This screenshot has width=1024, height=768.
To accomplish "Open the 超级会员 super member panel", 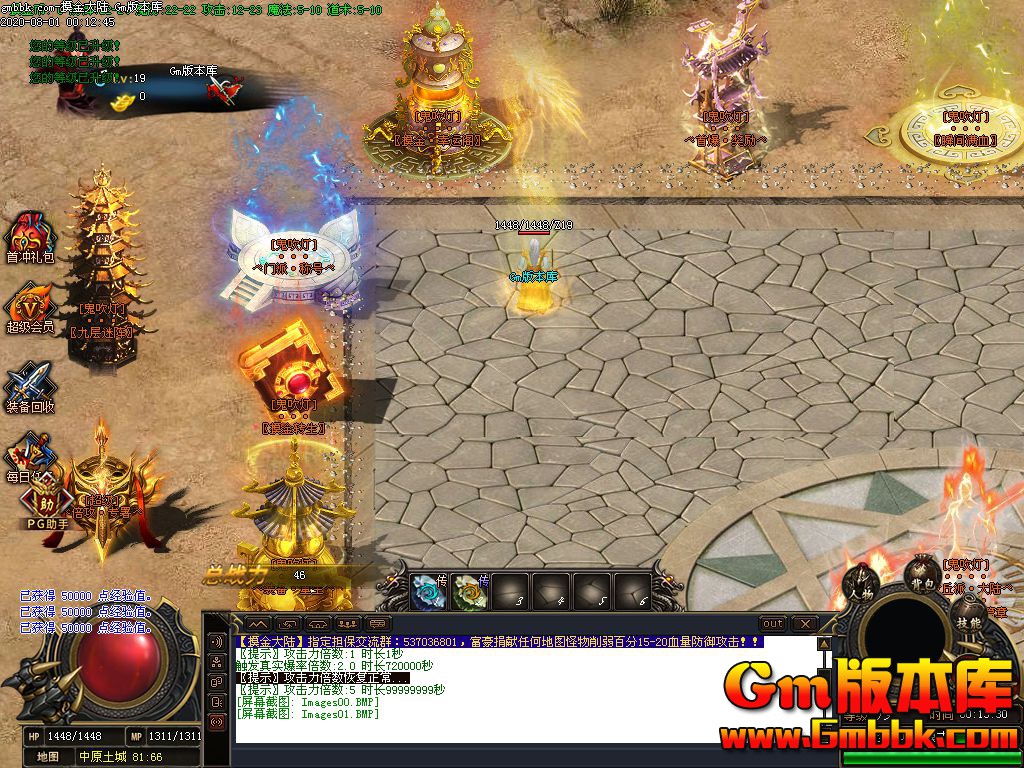I will [30, 305].
